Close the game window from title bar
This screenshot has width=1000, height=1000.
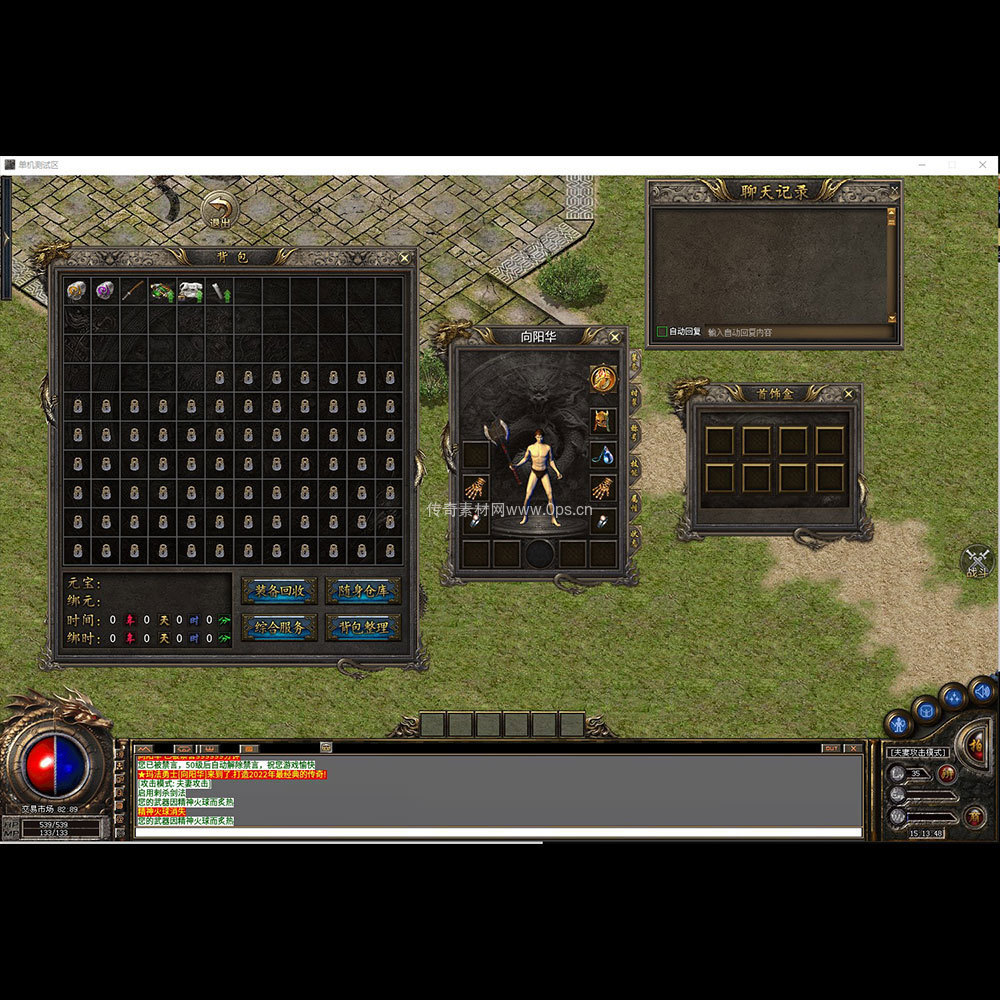[983, 164]
